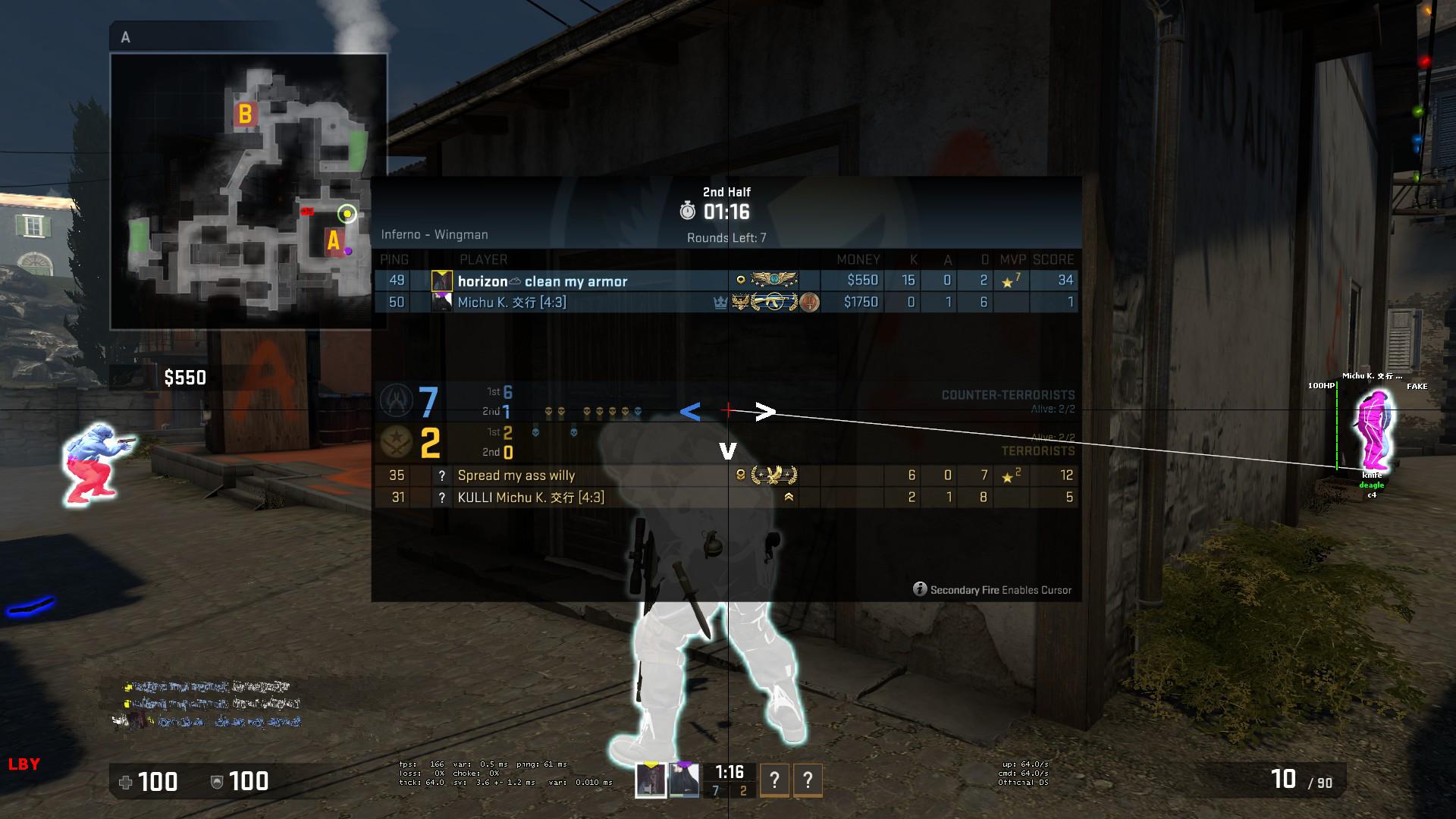Select the first unknown enemy slot

click(774, 780)
